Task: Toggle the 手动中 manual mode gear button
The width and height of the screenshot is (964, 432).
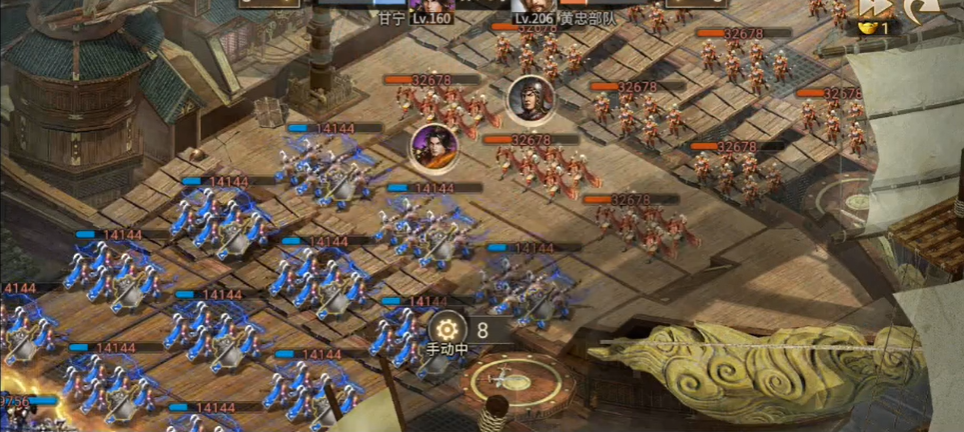Action: pyautogui.click(x=446, y=329)
